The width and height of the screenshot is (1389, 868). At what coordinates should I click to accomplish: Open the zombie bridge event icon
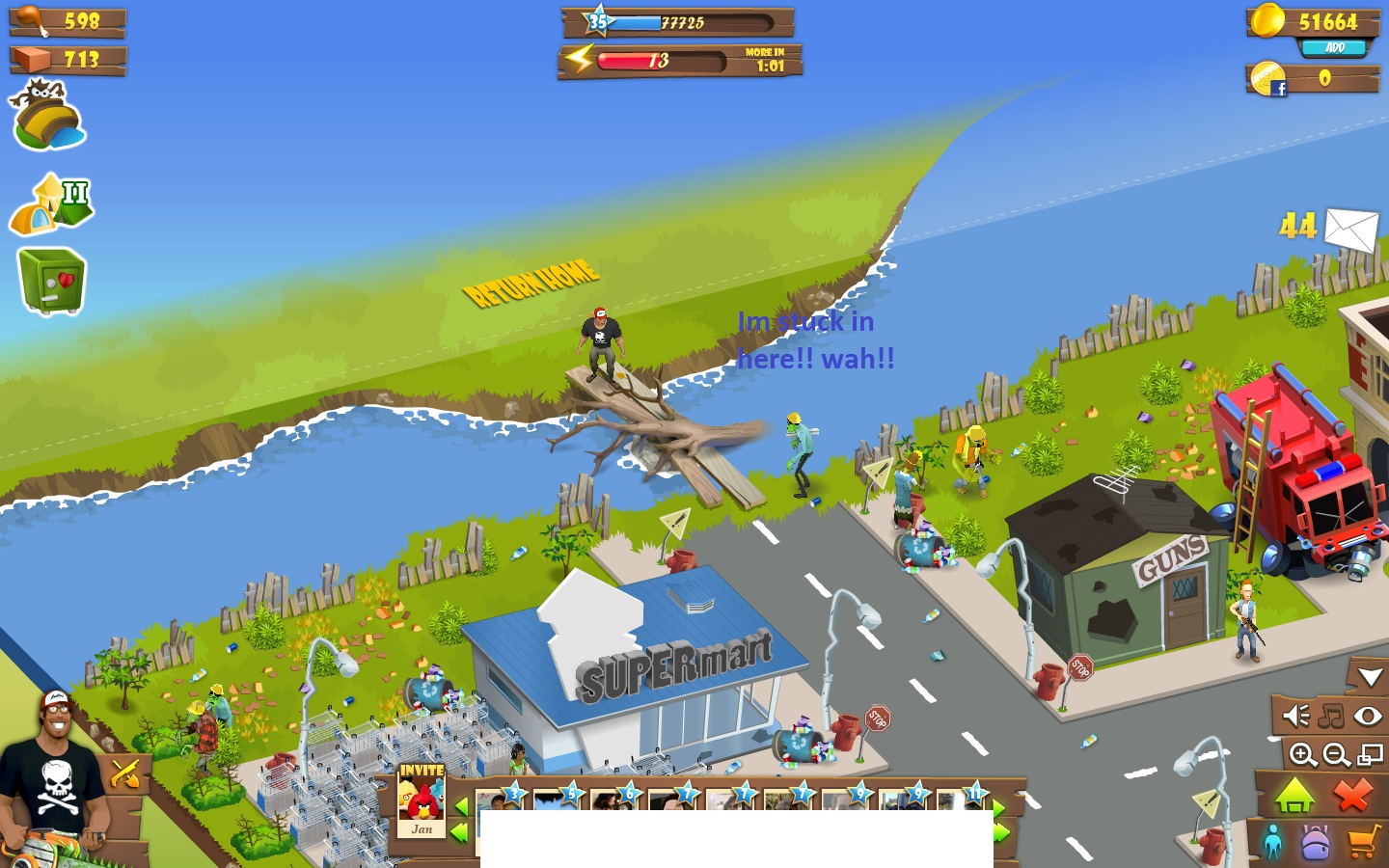pyautogui.click(x=48, y=116)
